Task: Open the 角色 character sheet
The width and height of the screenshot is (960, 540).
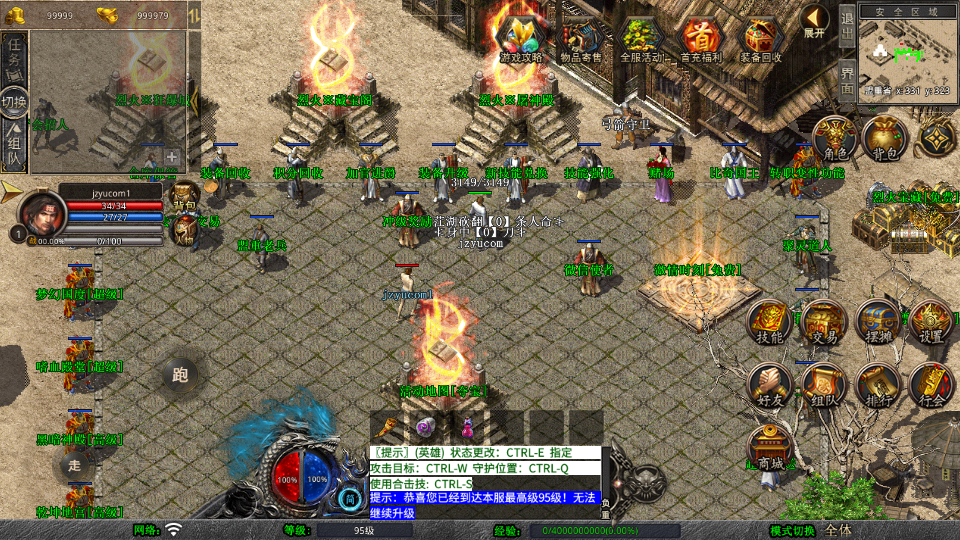Action: click(834, 138)
